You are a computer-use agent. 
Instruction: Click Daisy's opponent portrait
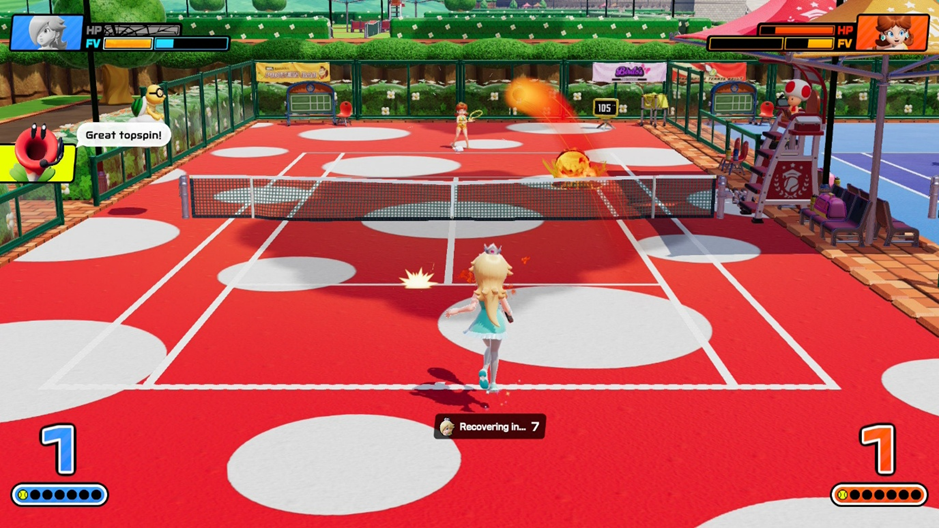tap(893, 31)
